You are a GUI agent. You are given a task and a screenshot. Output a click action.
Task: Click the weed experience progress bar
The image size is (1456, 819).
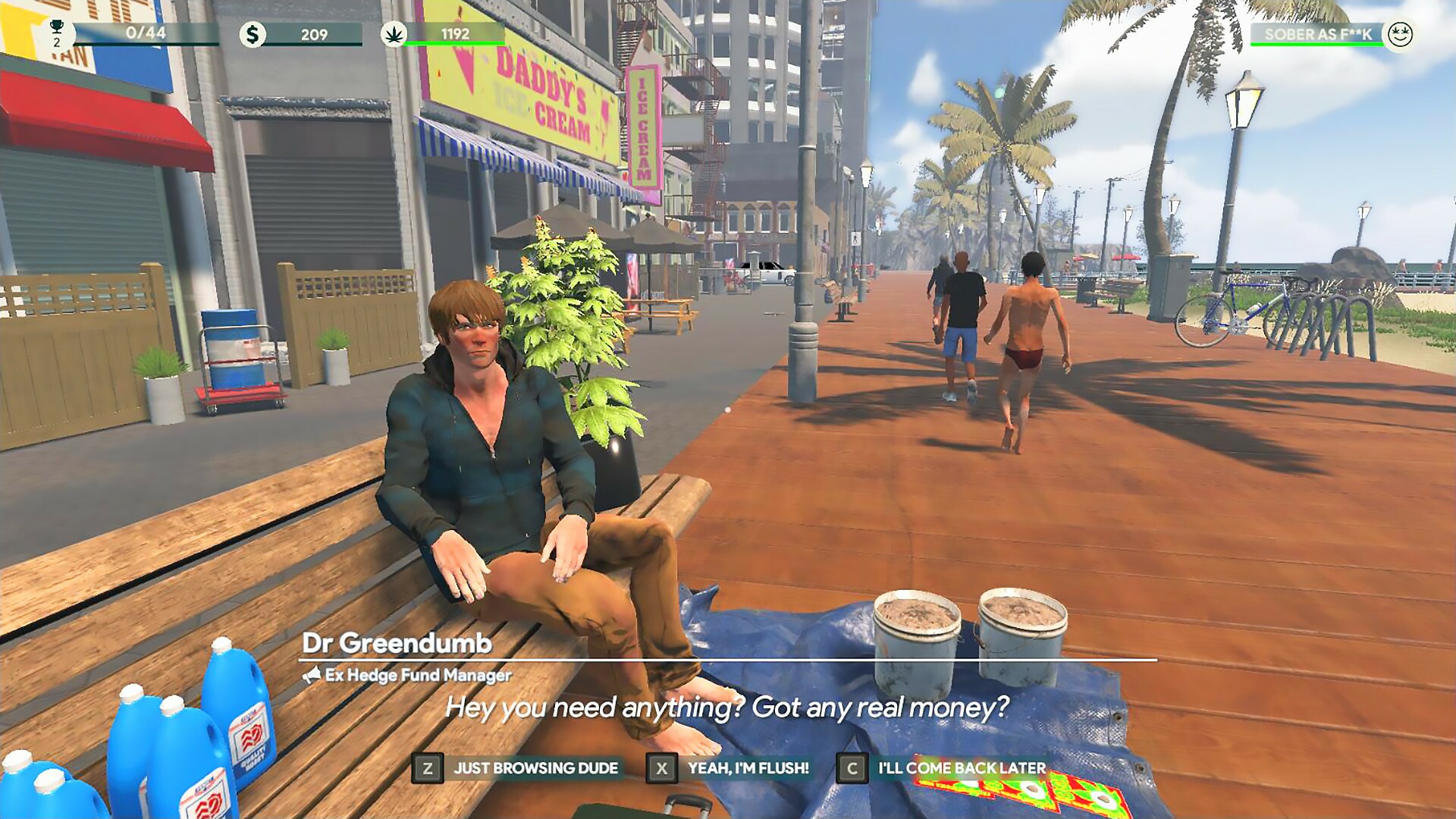coord(453,44)
